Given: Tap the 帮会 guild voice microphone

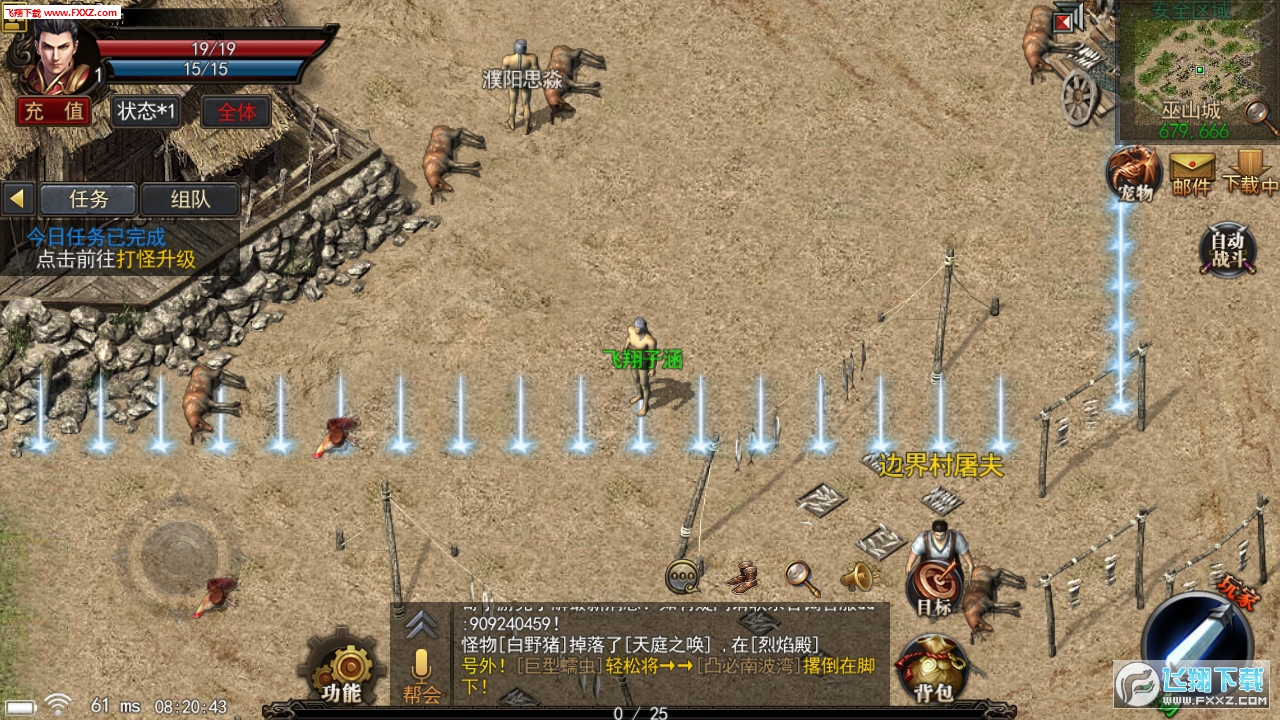Looking at the screenshot, I should pyautogui.click(x=421, y=674).
